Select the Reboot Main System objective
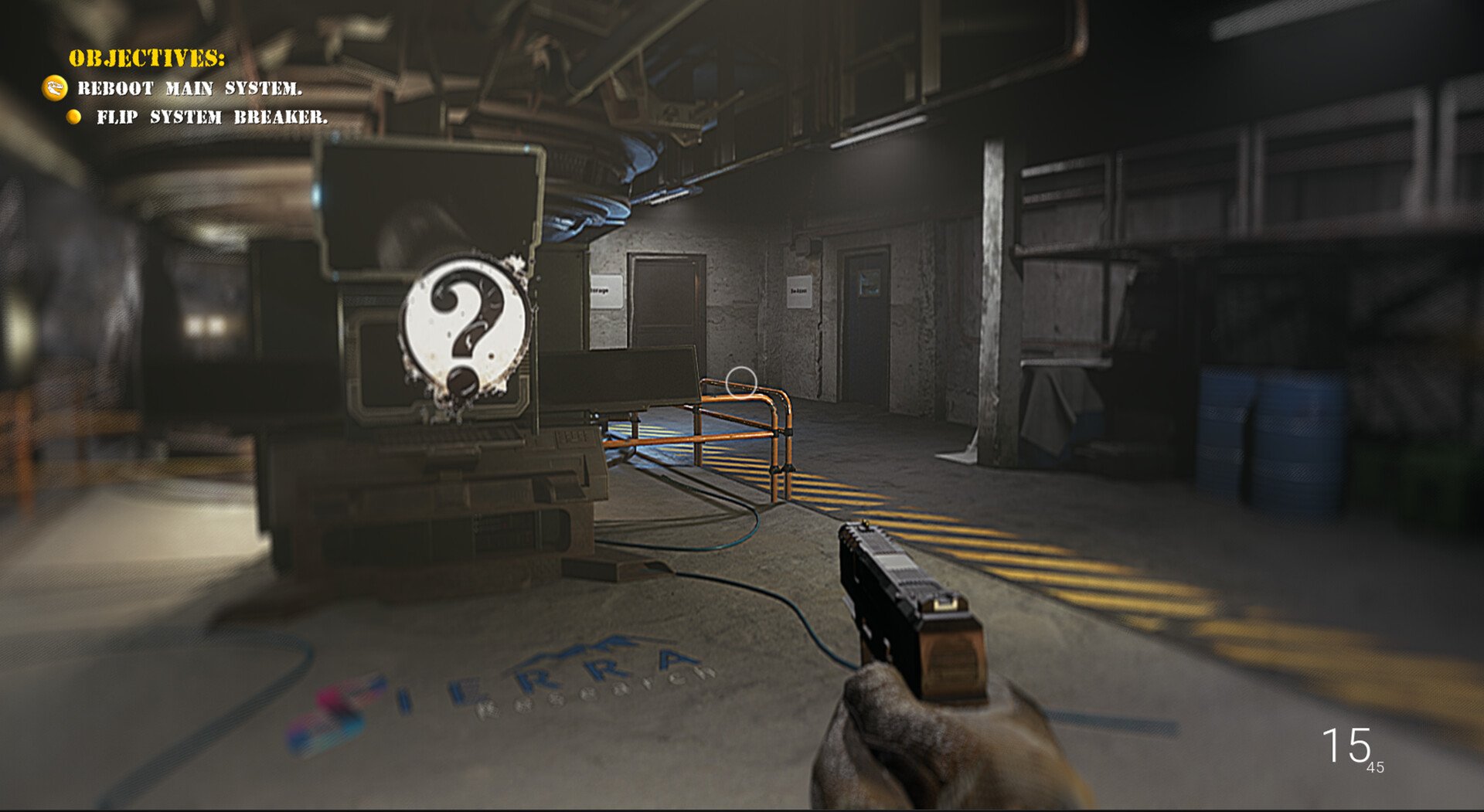The height and width of the screenshot is (812, 1484). coord(189,89)
